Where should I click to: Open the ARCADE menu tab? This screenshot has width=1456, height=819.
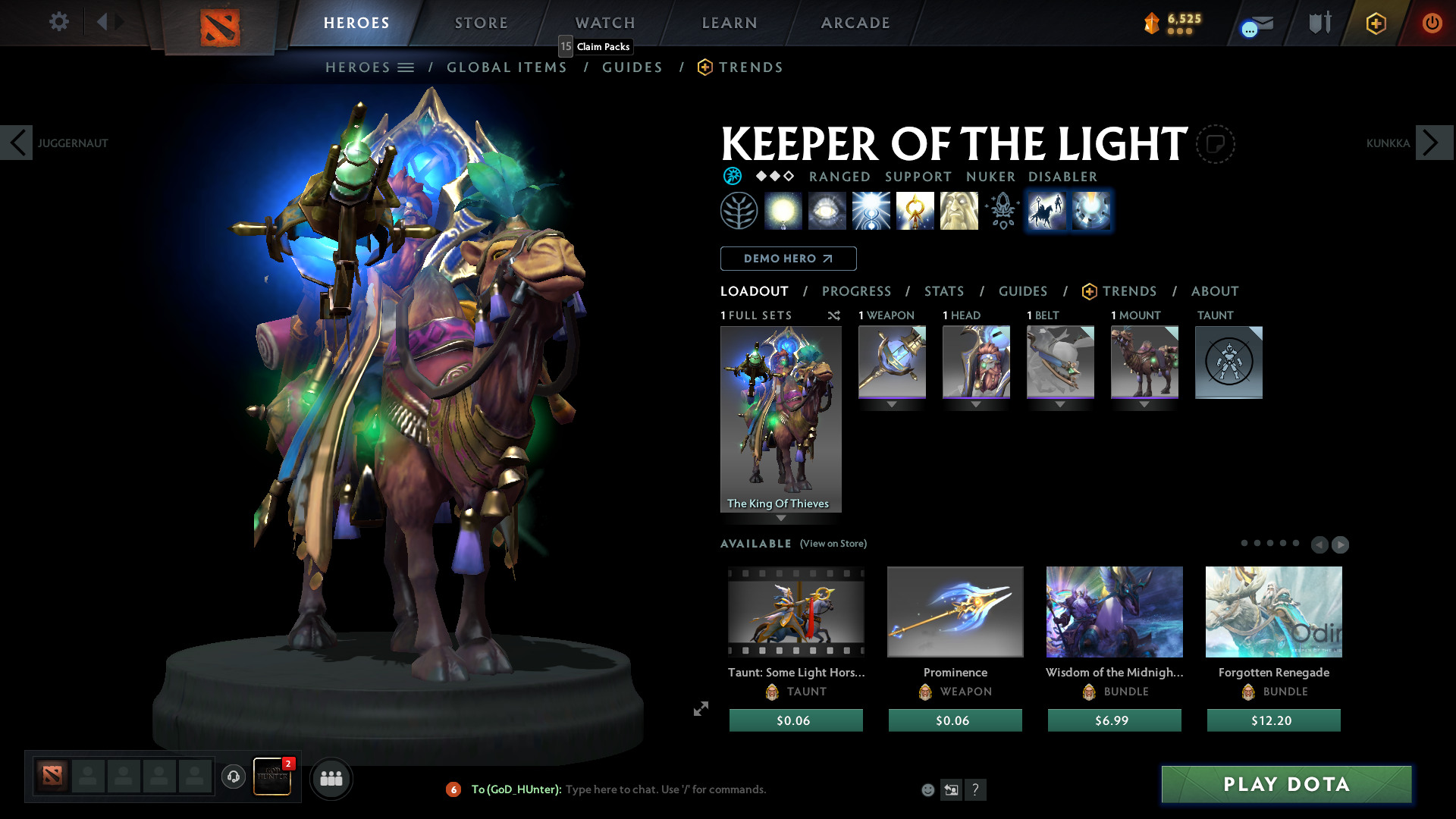(x=855, y=23)
